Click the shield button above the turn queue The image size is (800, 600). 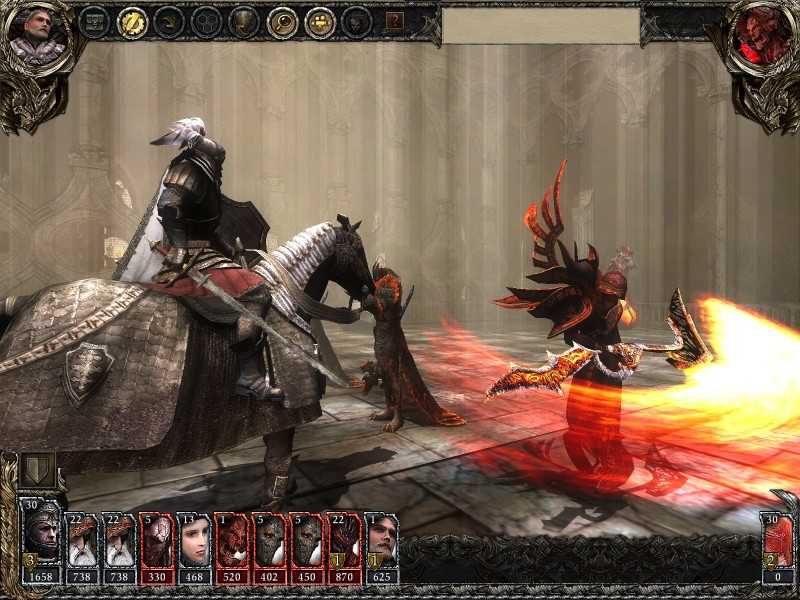click(x=37, y=470)
